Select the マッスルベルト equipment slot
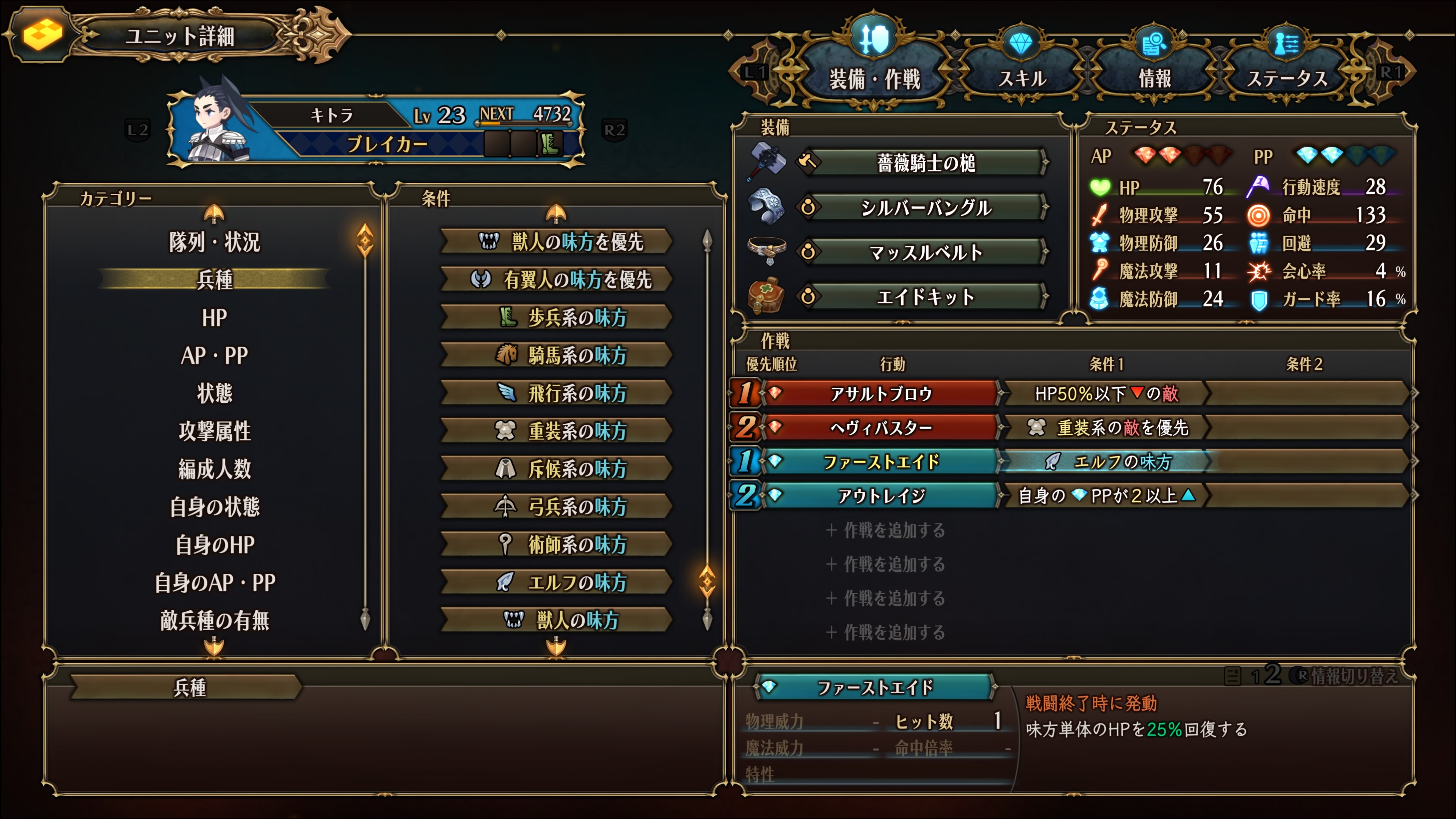Viewport: 1456px width, 819px height. (x=925, y=252)
